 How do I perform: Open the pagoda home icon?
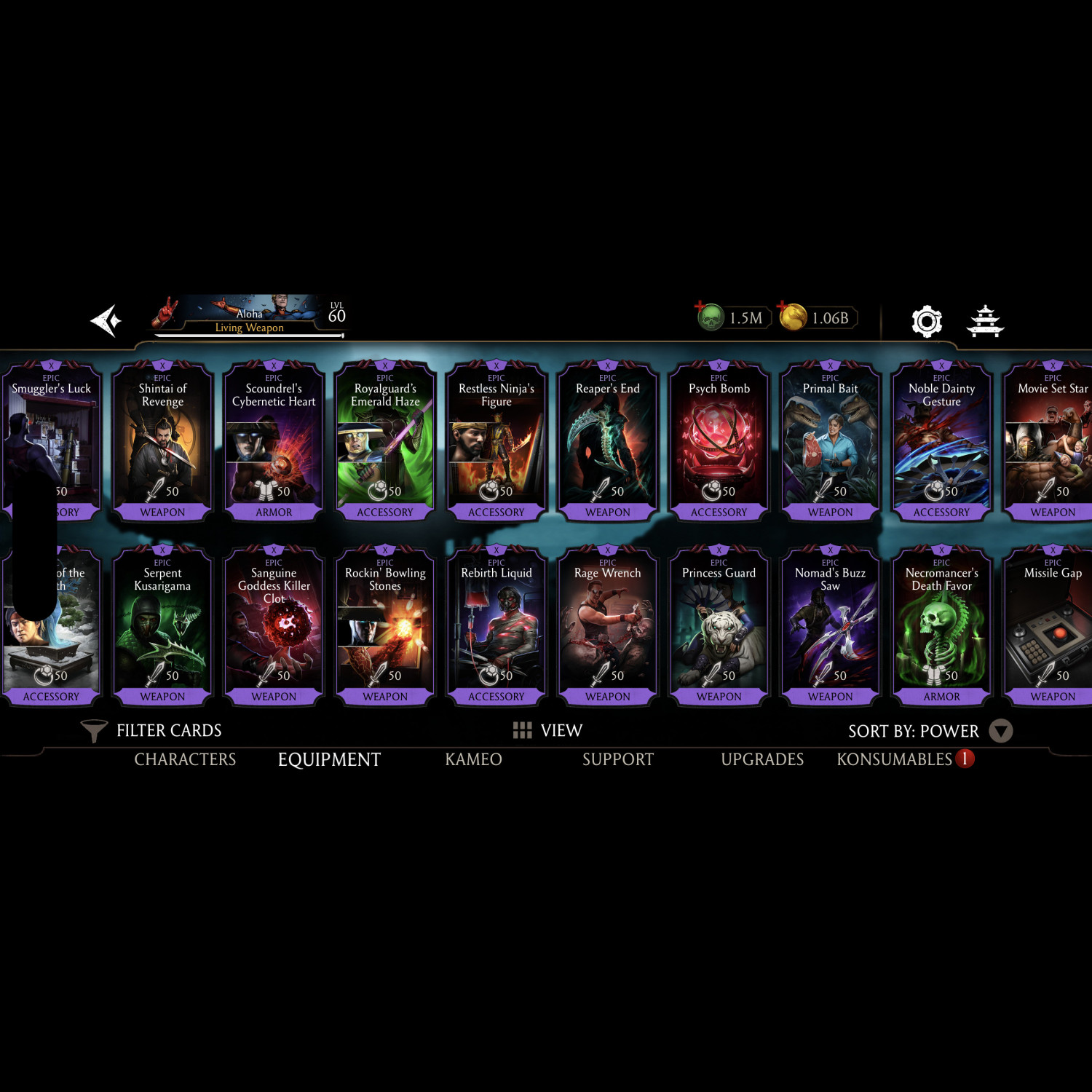tap(985, 321)
